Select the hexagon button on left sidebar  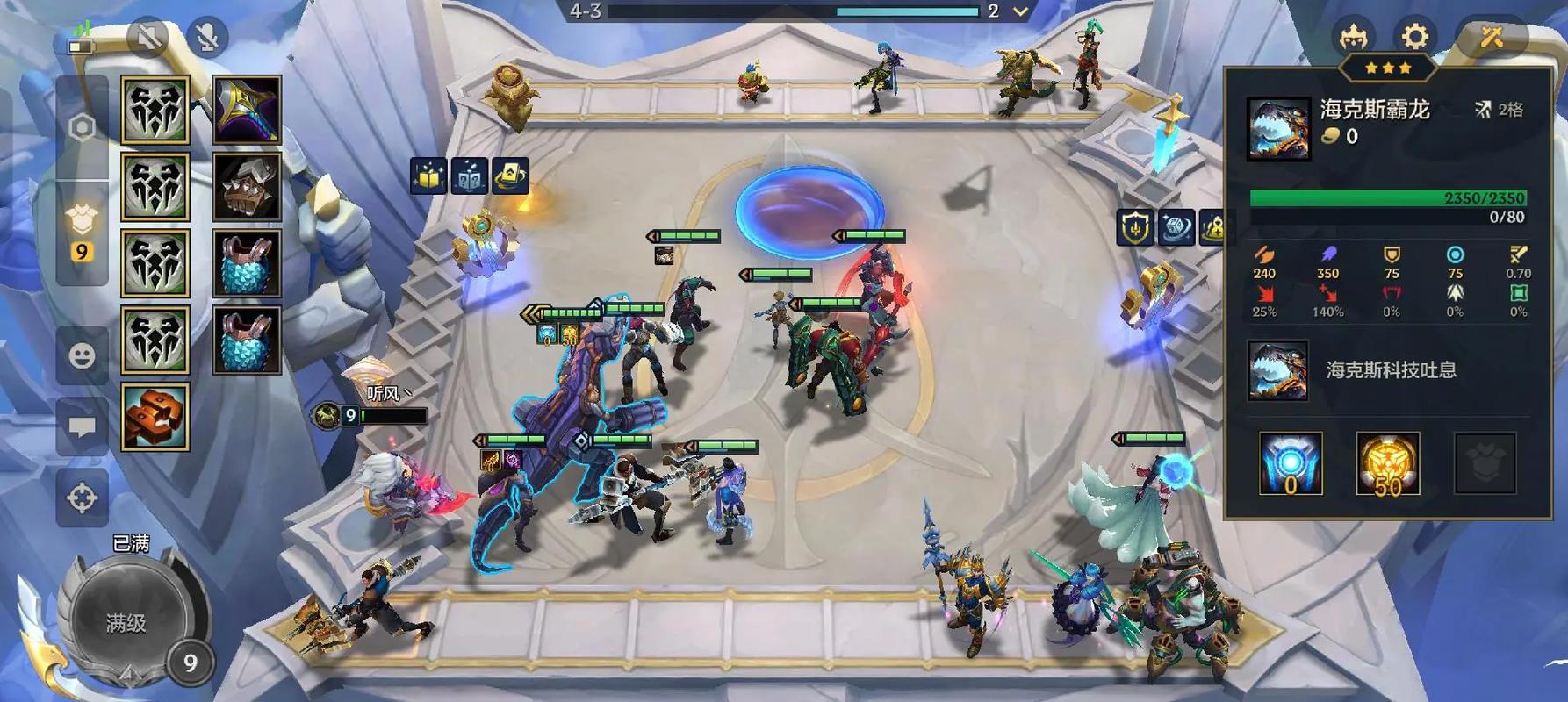click(x=82, y=128)
